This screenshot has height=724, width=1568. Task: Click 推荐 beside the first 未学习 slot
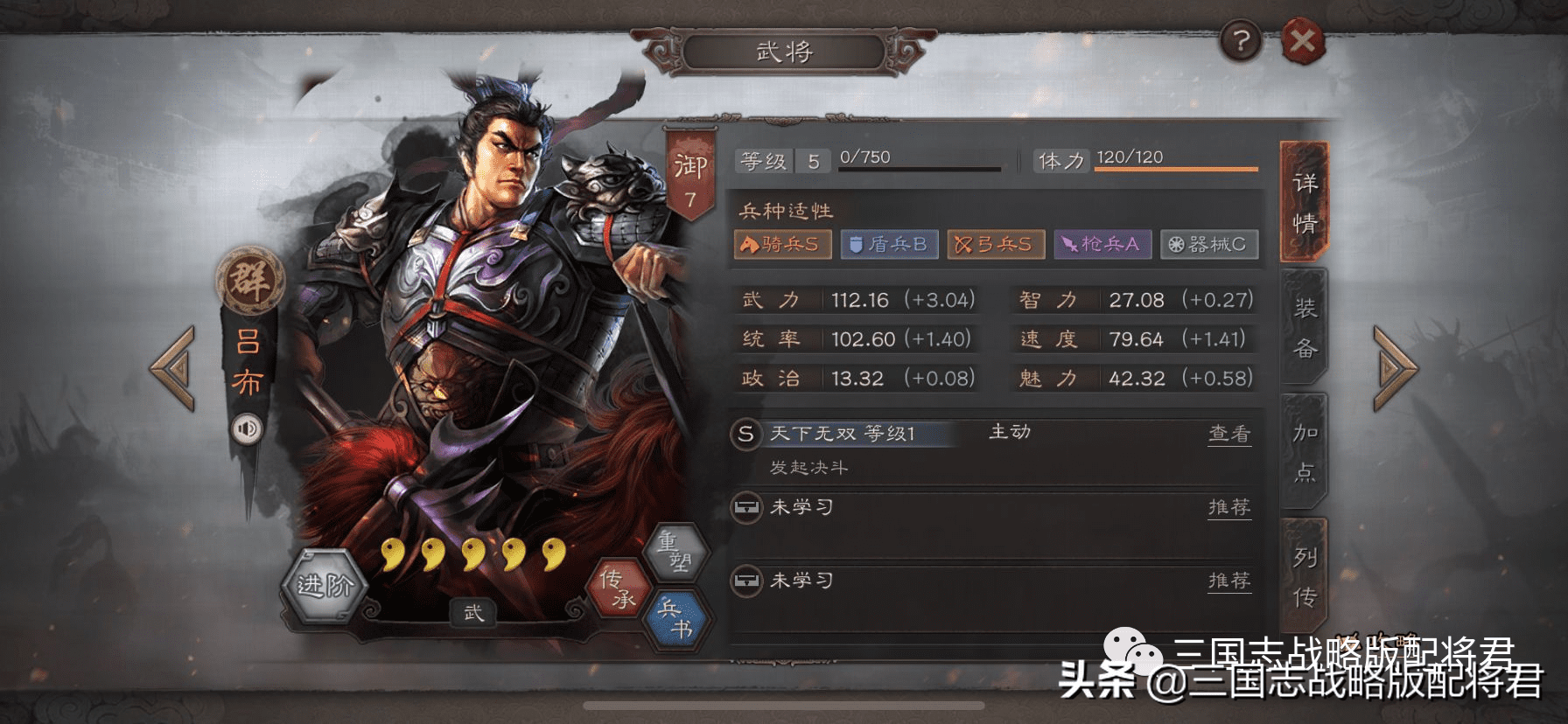[x=1229, y=507]
